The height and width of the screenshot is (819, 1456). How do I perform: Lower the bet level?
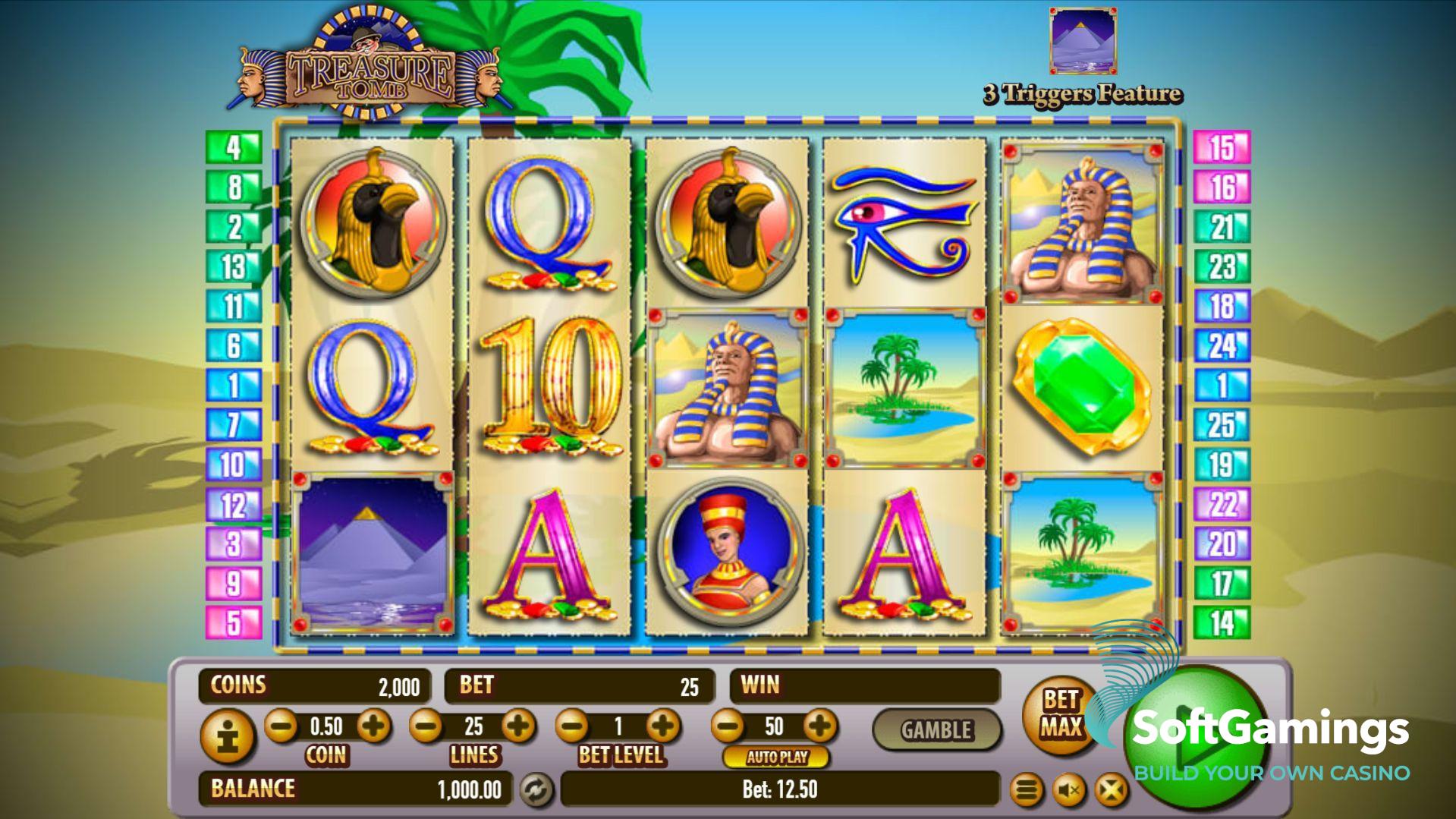coord(572,726)
